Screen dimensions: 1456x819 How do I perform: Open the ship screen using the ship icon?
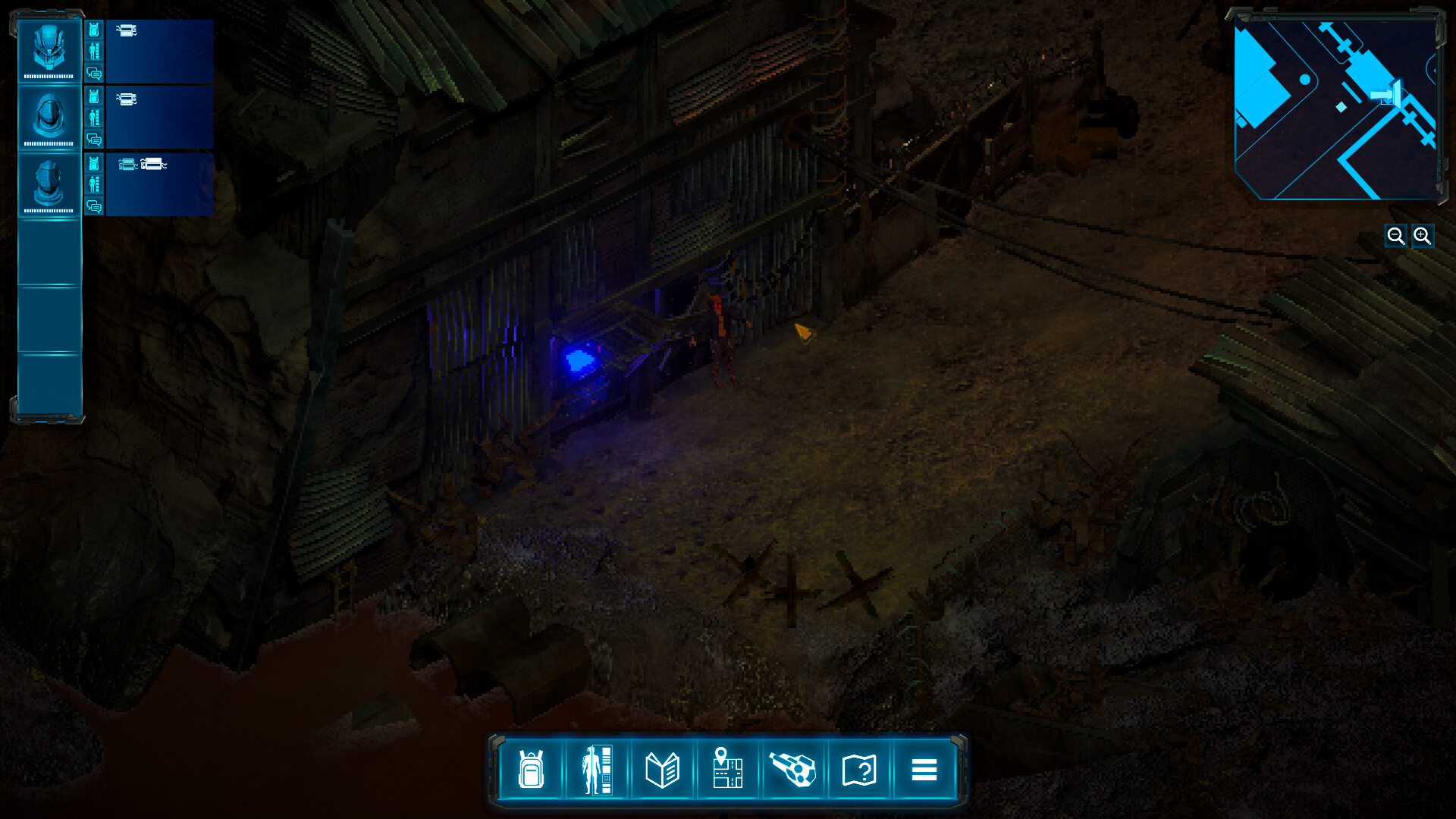coord(793,770)
